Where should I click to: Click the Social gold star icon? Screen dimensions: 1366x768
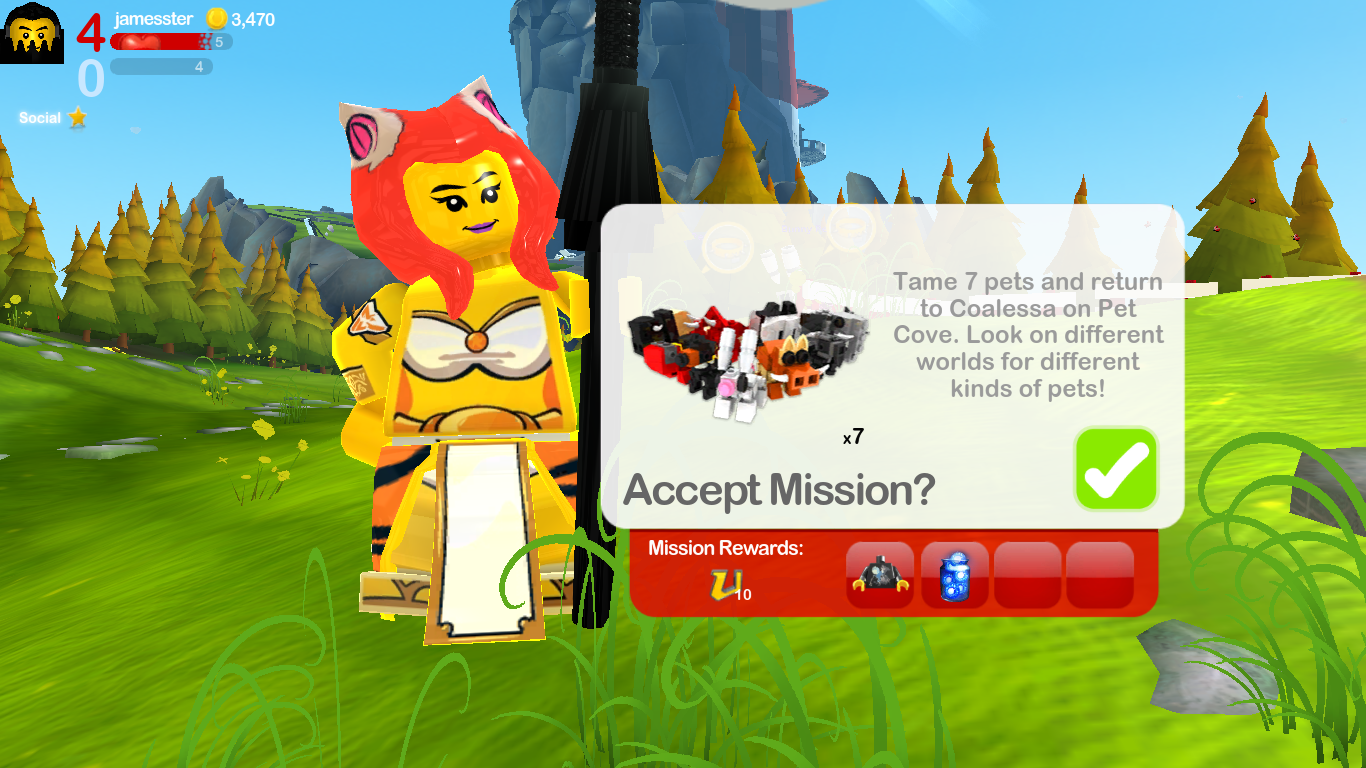coord(77,118)
